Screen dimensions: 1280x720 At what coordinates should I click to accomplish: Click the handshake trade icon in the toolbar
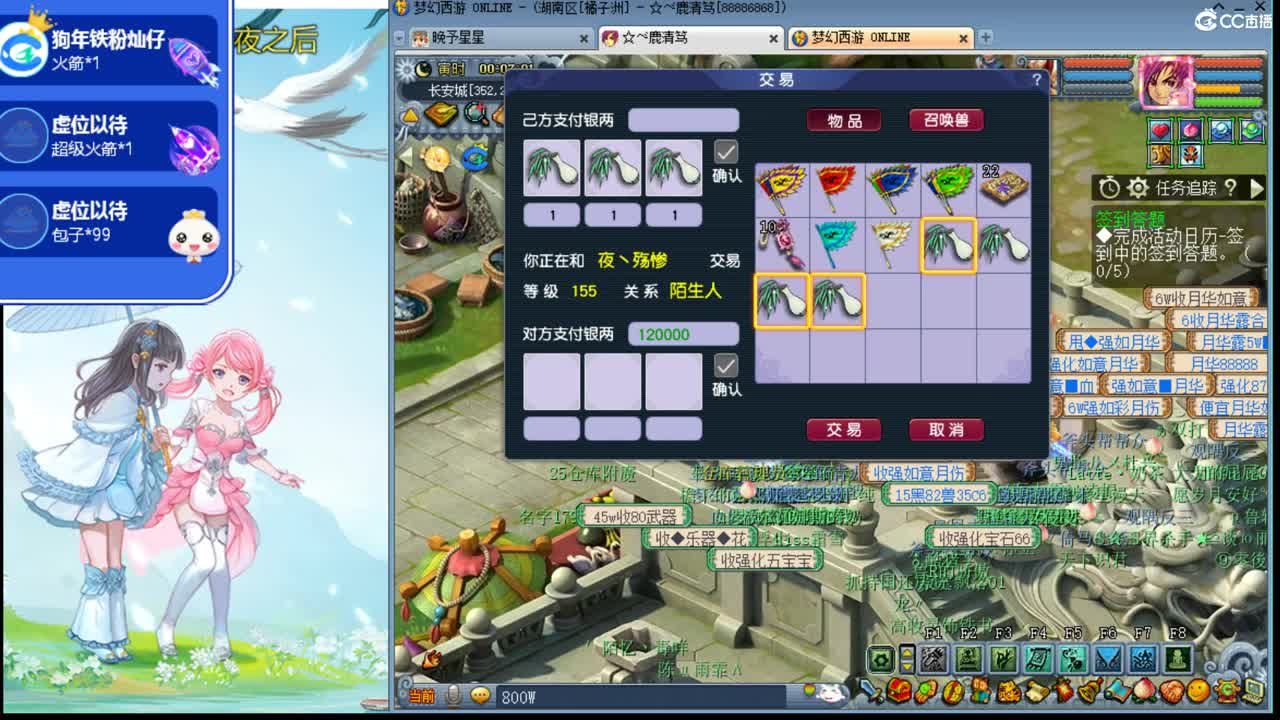tap(1169, 692)
